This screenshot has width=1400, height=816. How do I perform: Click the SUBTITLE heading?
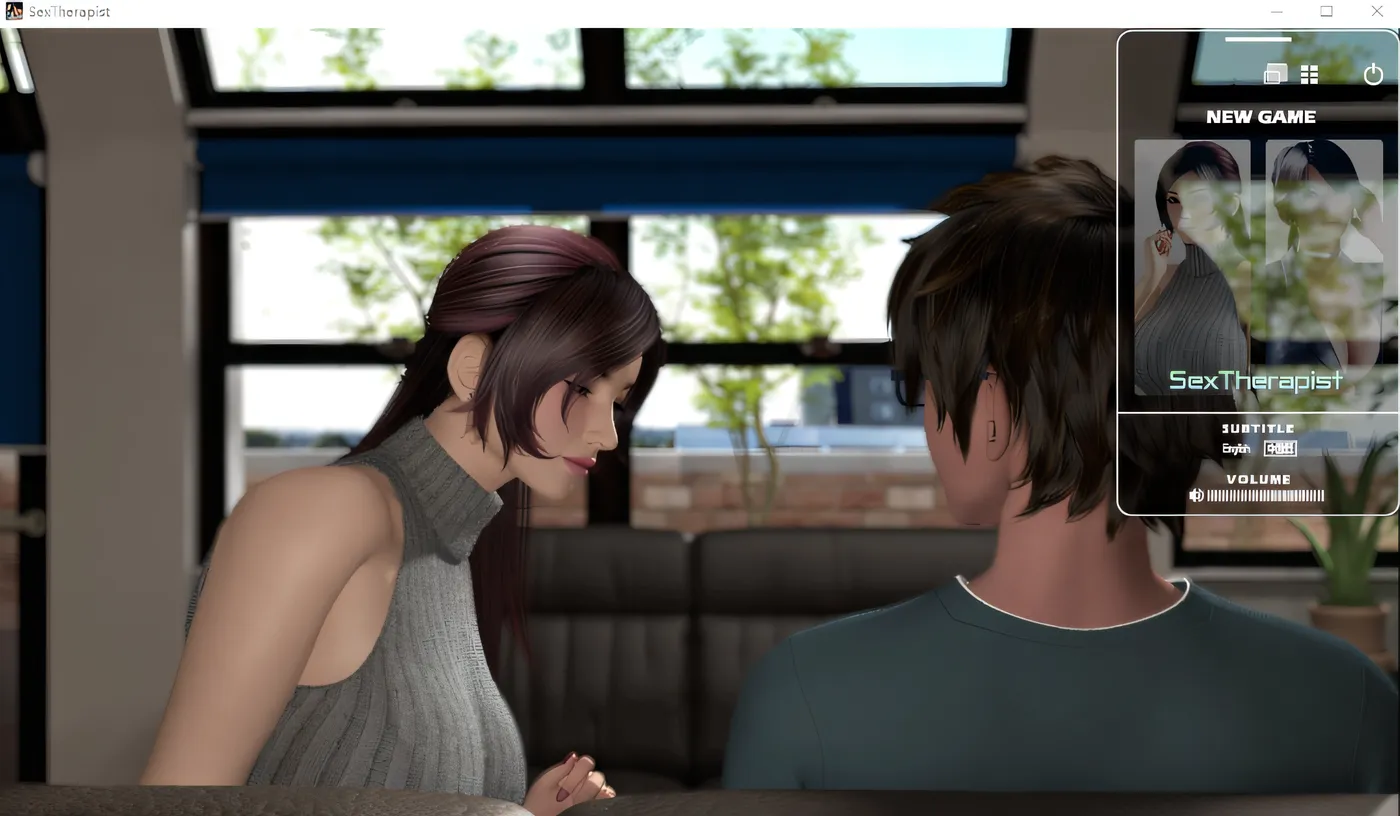pos(1258,428)
